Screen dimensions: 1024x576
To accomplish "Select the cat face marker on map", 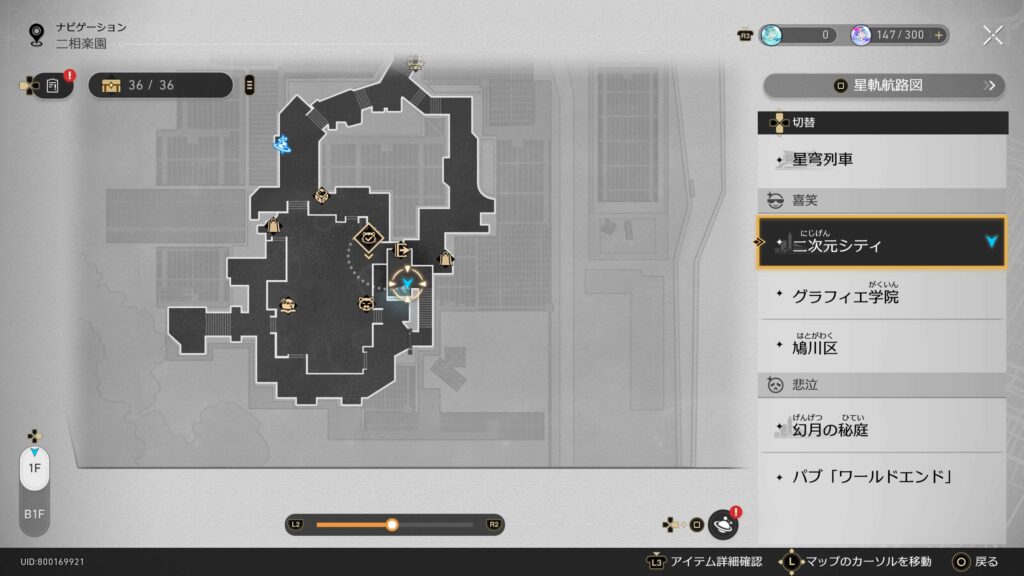I will pos(366,303).
